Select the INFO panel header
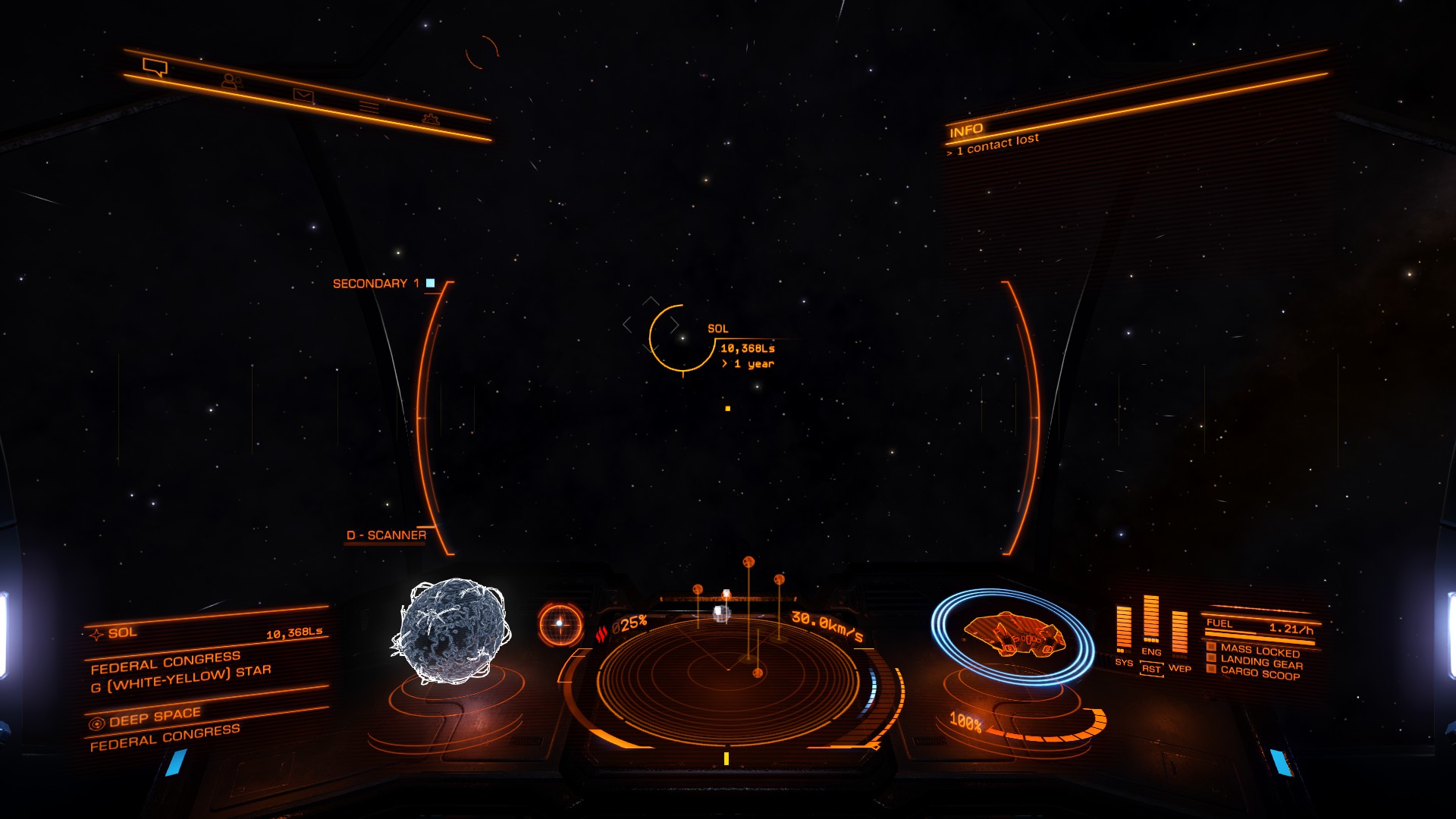Image resolution: width=1456 pixels, height=819 pixels. (966, 130)
